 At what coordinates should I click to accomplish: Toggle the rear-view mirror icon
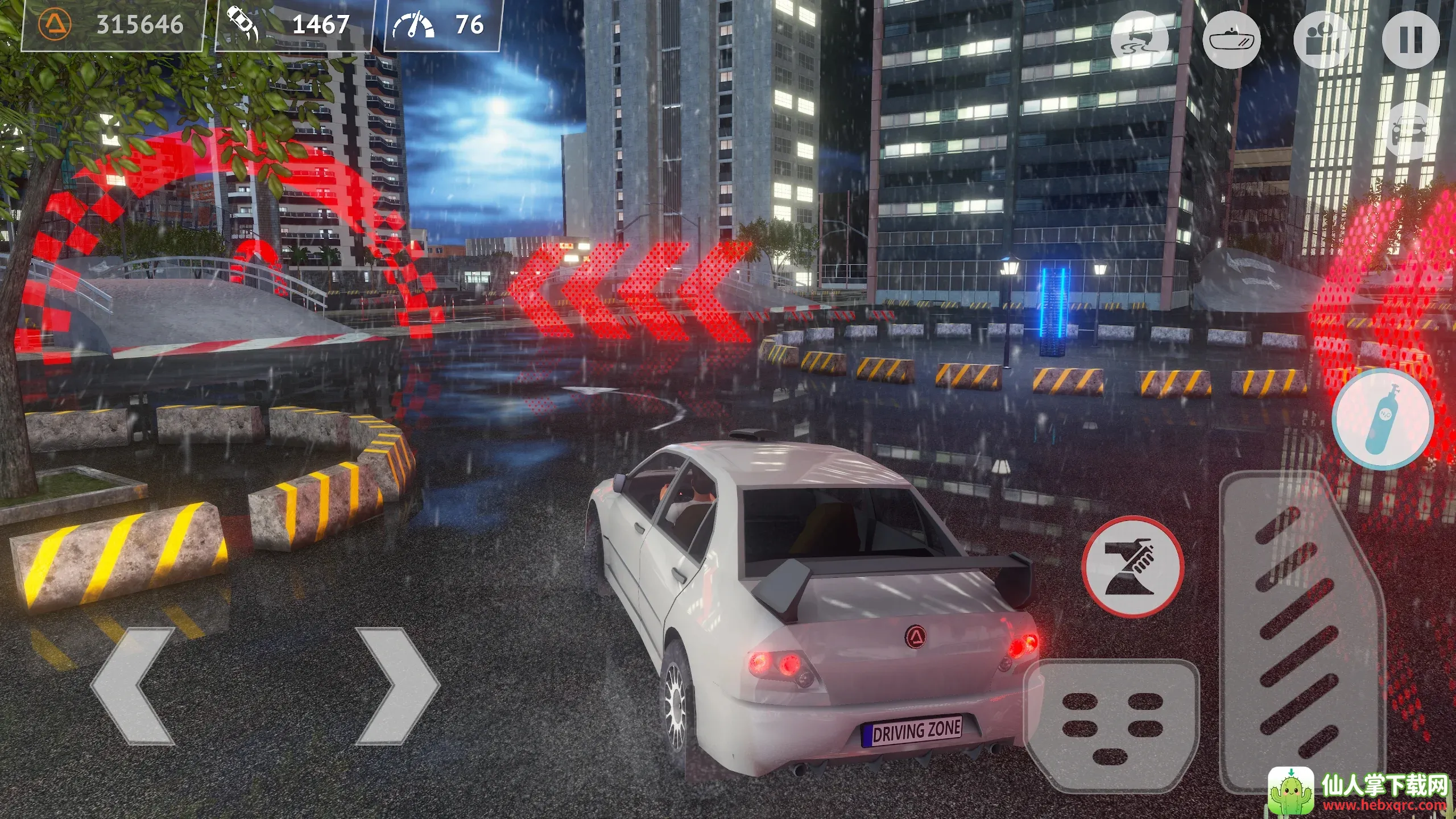coord(1232,40)
